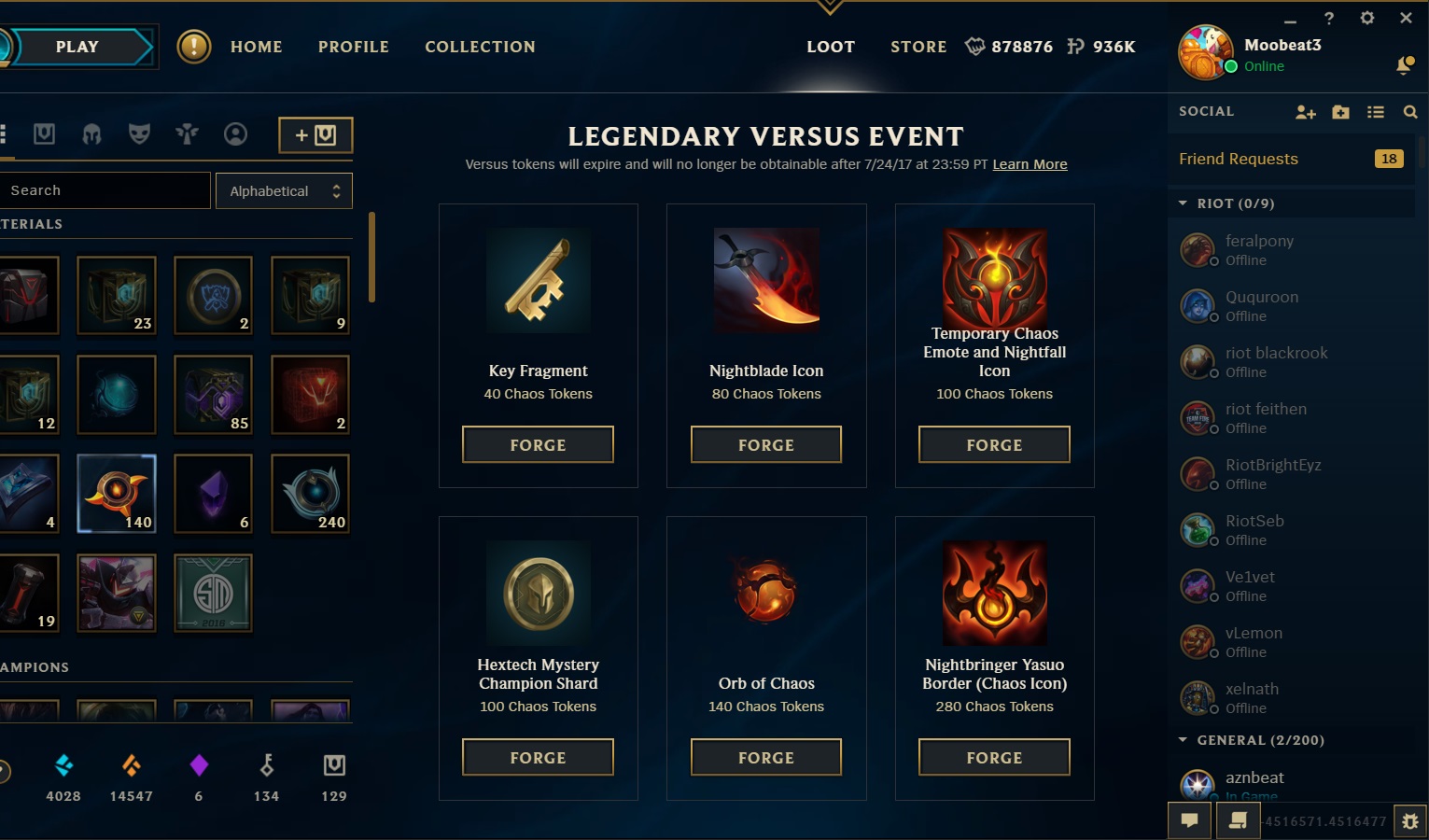Select the Champions loot filter helmet icon
Screen dimensions: 1429x840
pos(91,133)
